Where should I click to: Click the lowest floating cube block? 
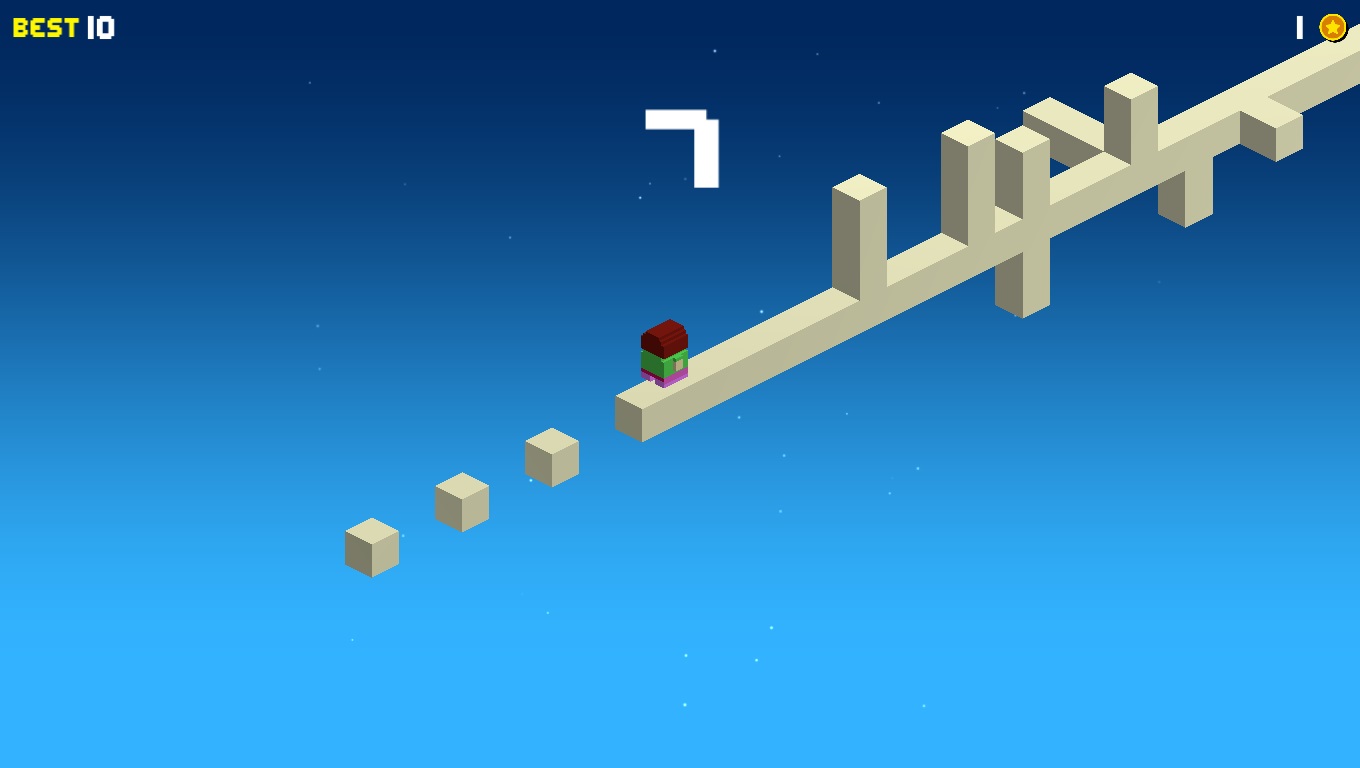coord(370,548)
